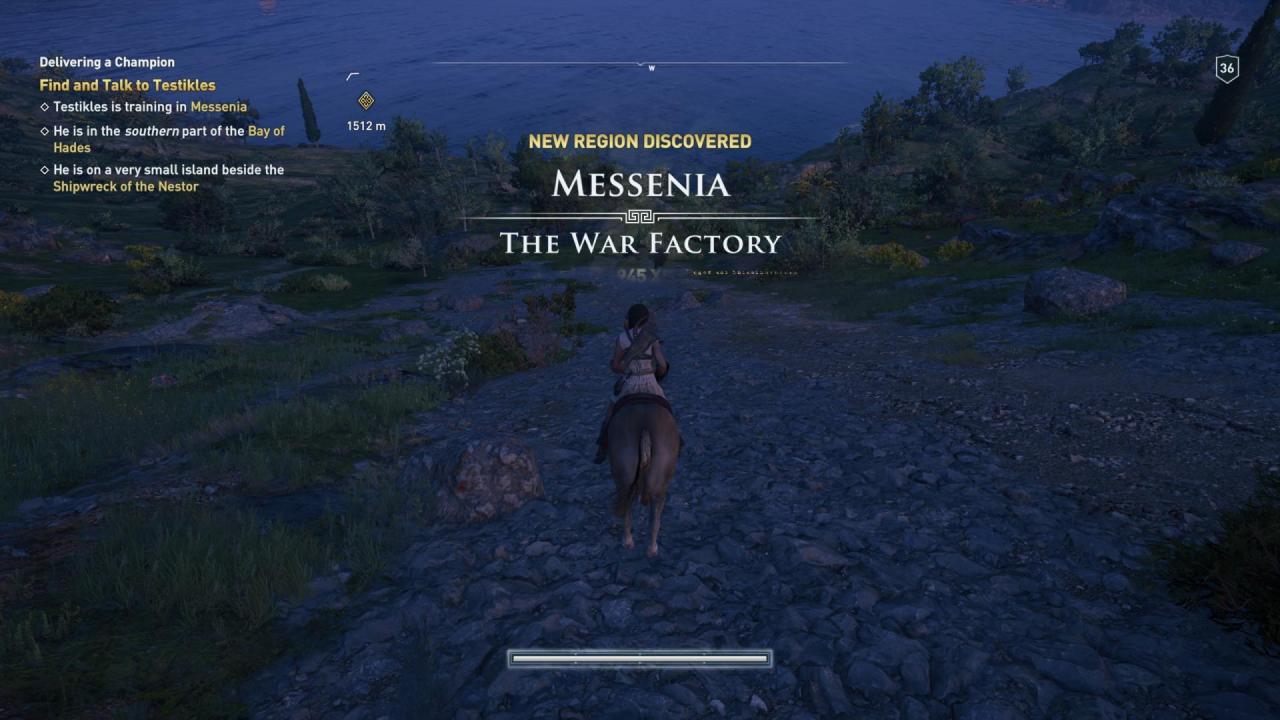Click the region discovery progress bar

point(640,657)
